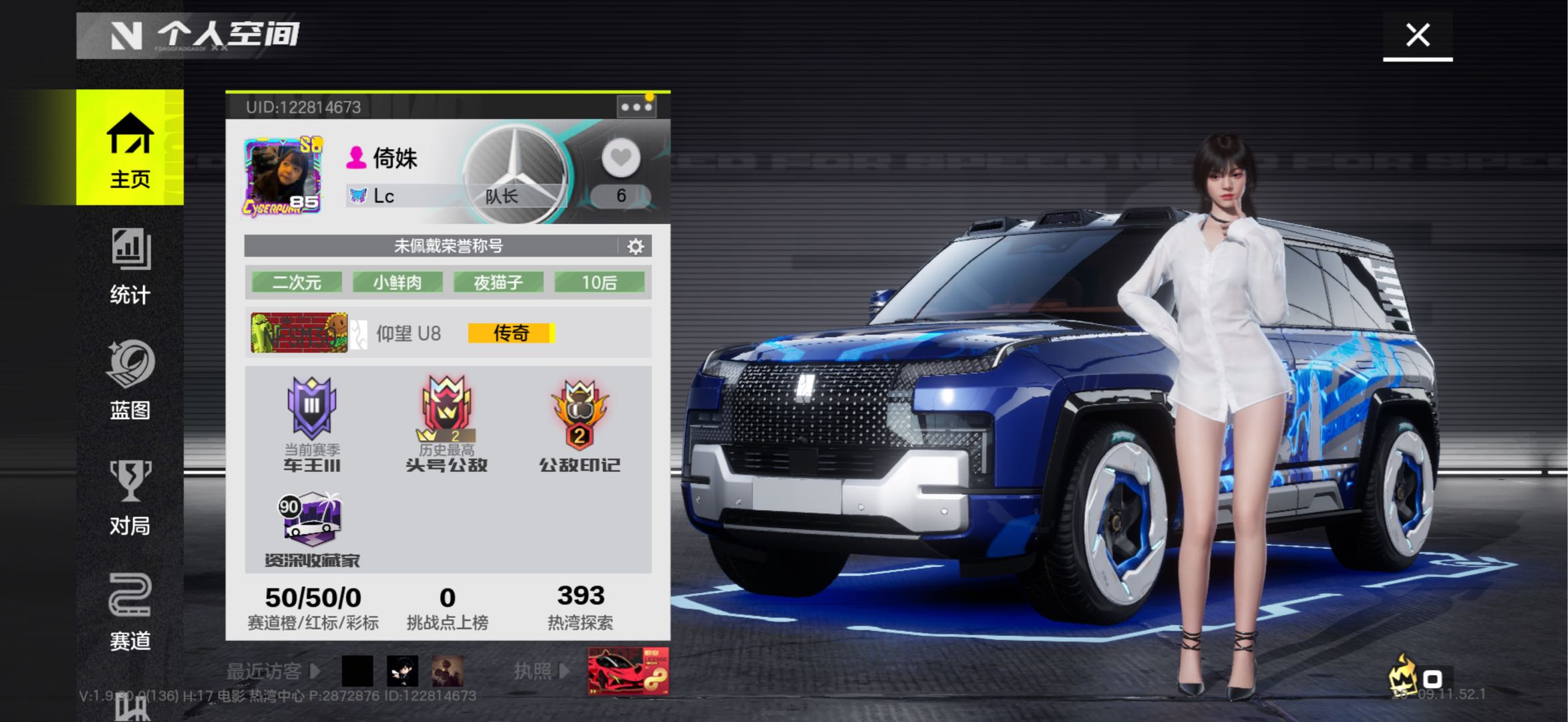The width and height of the screenshot is (1568, 722).
Task: Select the 二次元 profile tag
Action: coord(297,282)
